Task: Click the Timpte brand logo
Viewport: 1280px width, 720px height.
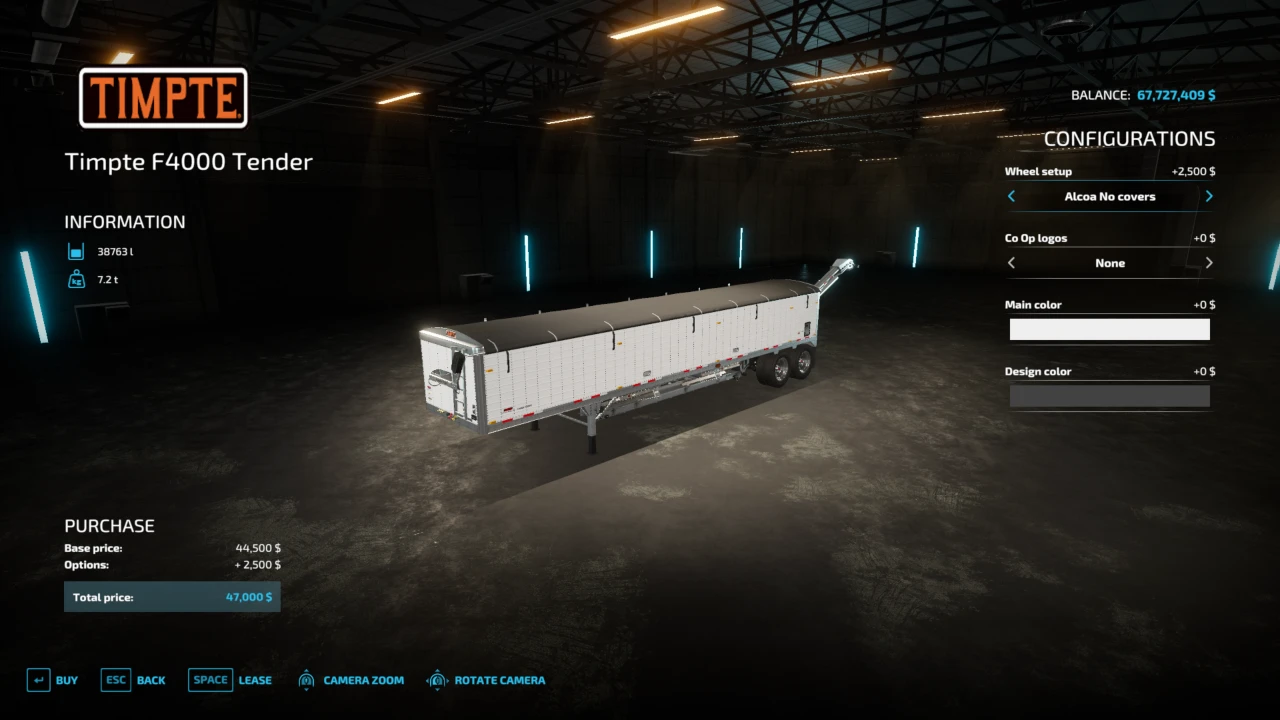Action: click(162, 99)
